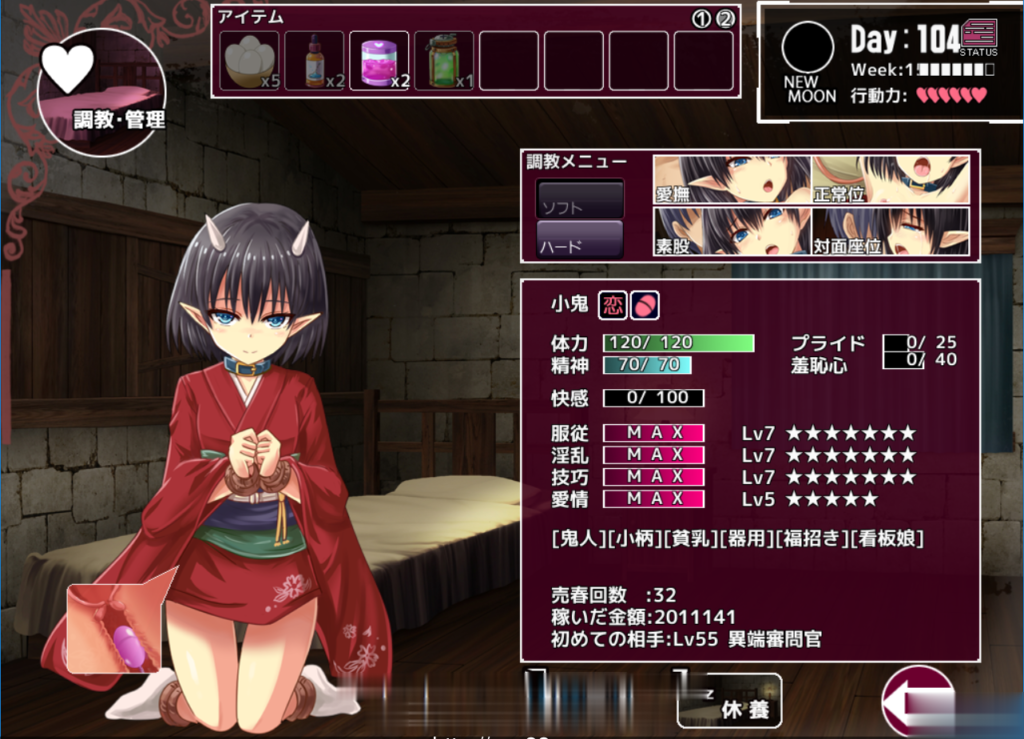Select the orange dropper bottle item
The image size is (1024, 739).
(314, 61)
